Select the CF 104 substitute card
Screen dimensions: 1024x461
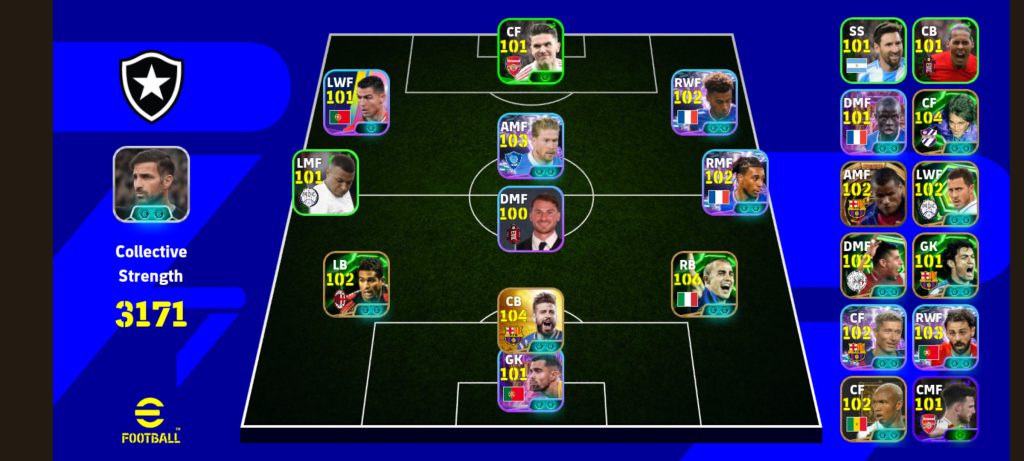[945, 122]
